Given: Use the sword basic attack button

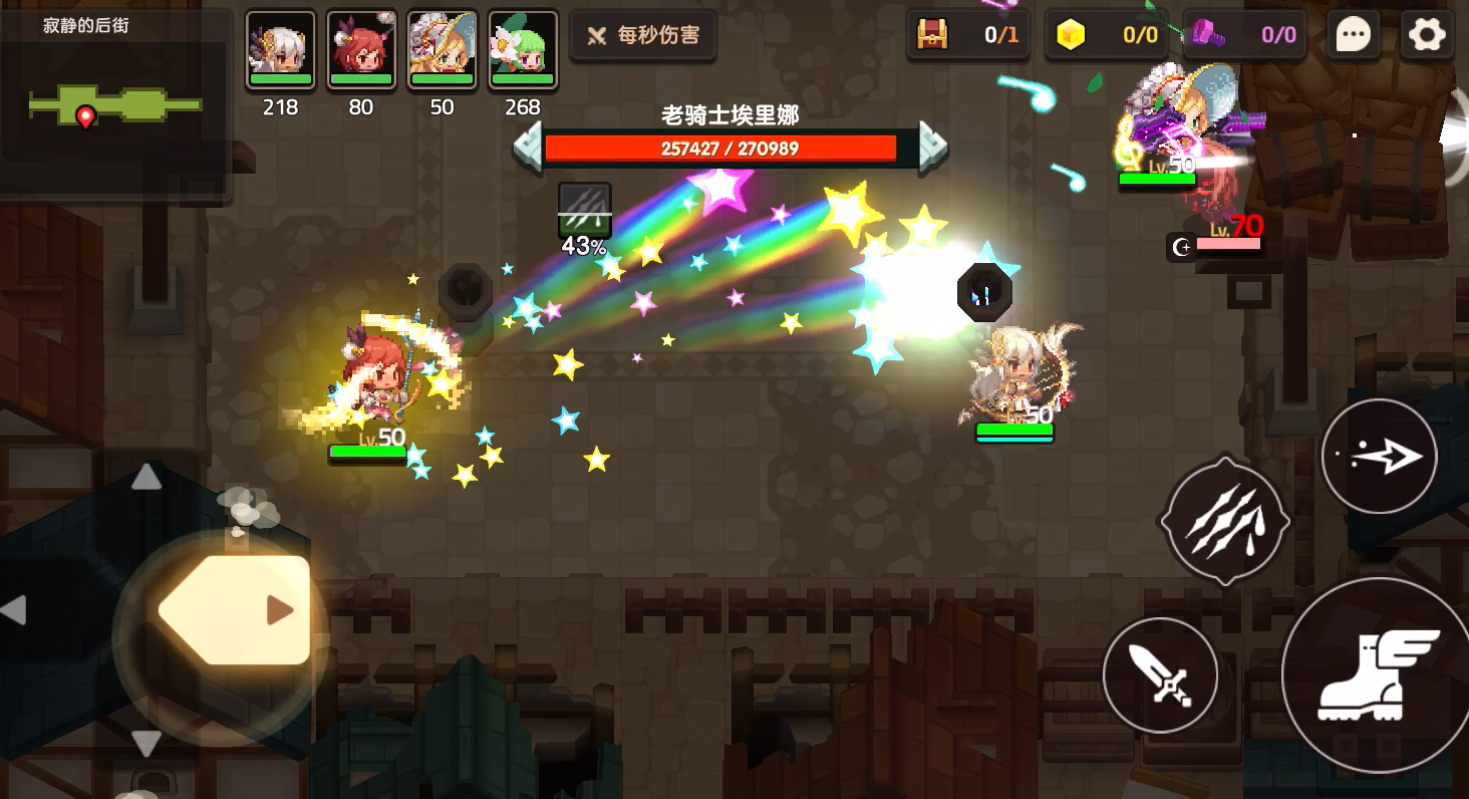Looking at the screenshot, I should 1160,675.
